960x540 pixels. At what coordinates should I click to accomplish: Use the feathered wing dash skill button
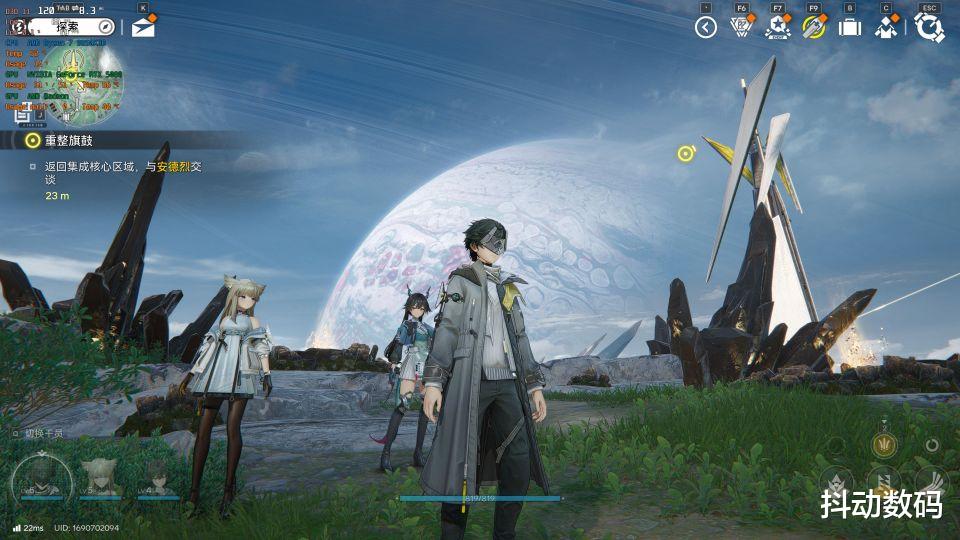tap(932, 481)
